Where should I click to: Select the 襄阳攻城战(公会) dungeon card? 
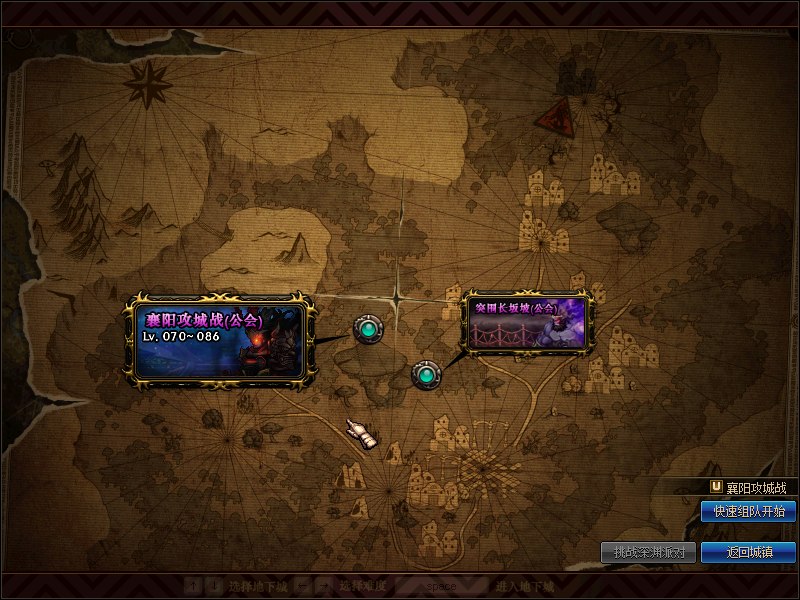coord(219,338)
